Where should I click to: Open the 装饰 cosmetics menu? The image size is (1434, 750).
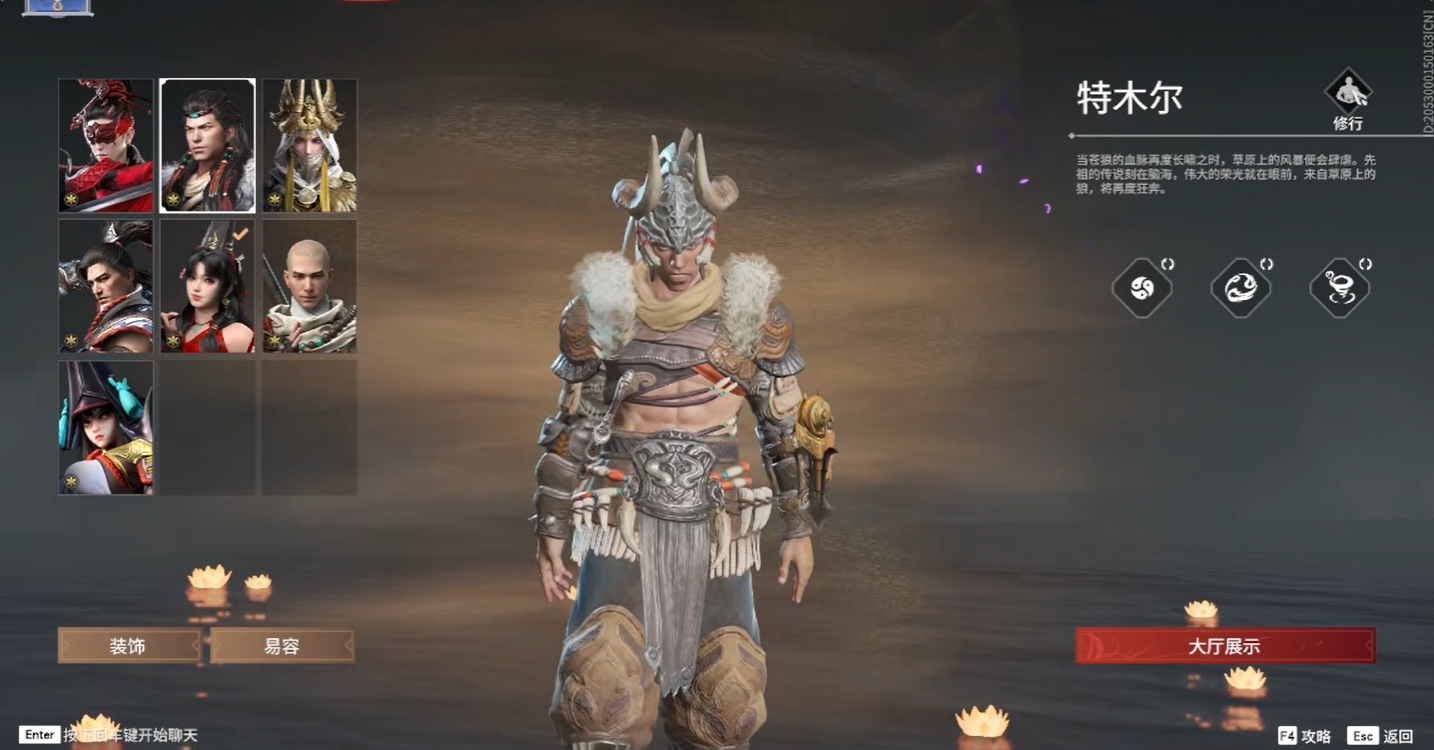point(129,646)
